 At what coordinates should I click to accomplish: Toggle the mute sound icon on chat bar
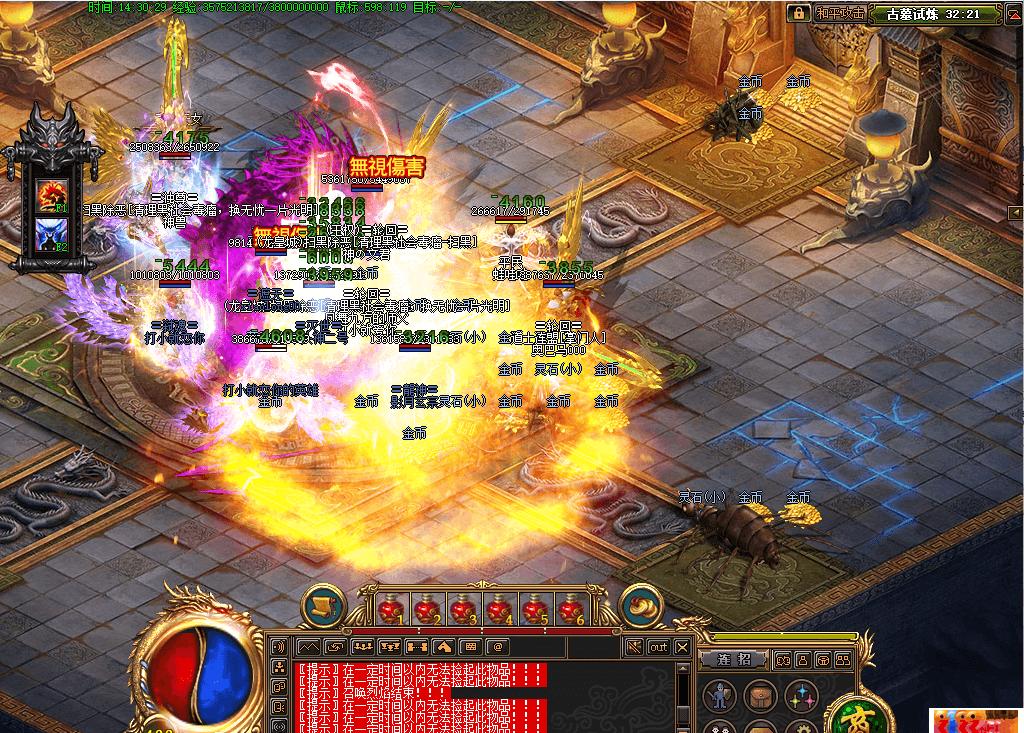click(x=634, y=647)
